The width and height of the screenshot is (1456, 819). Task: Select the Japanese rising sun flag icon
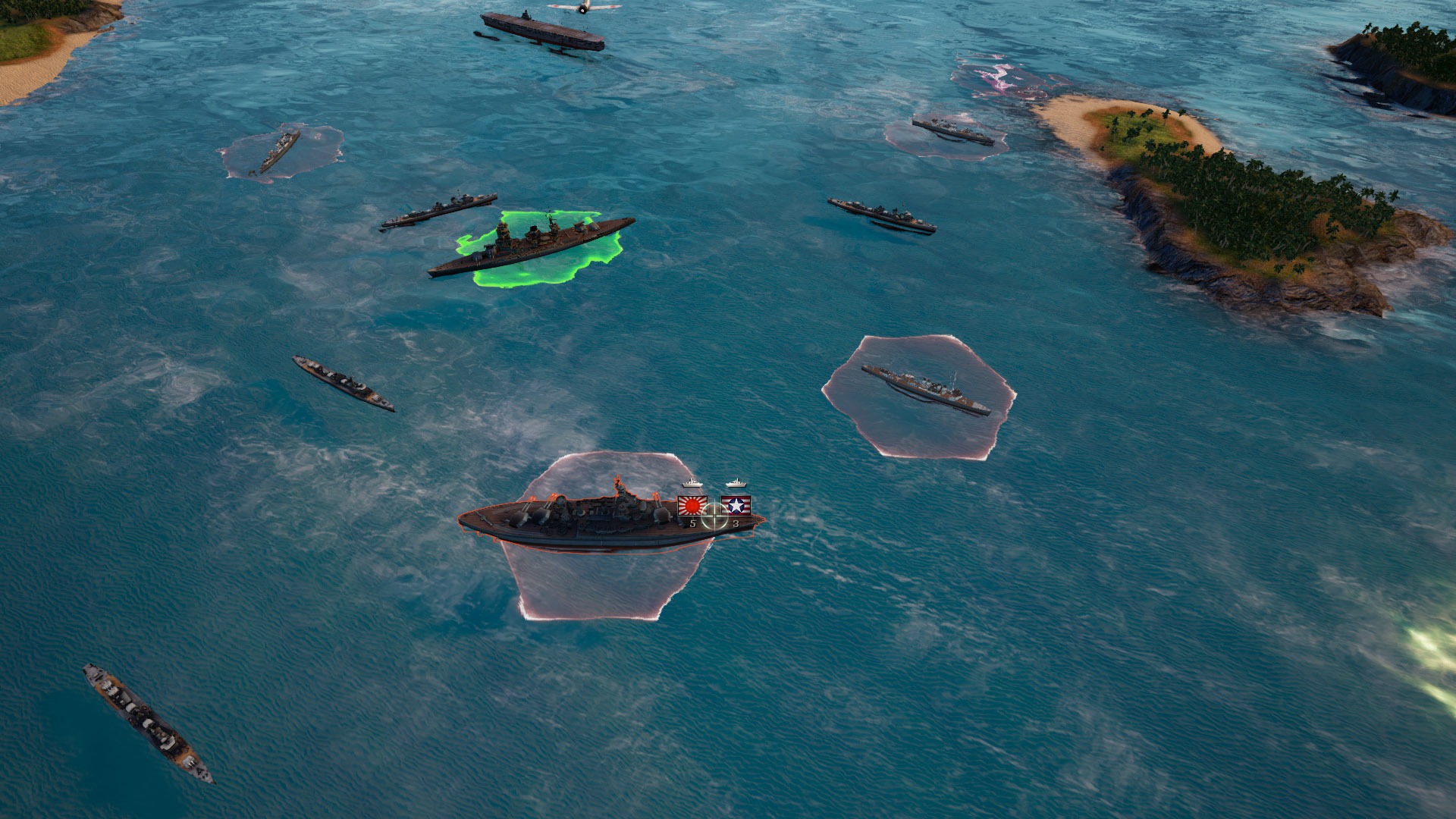click(x=691, y=505)
